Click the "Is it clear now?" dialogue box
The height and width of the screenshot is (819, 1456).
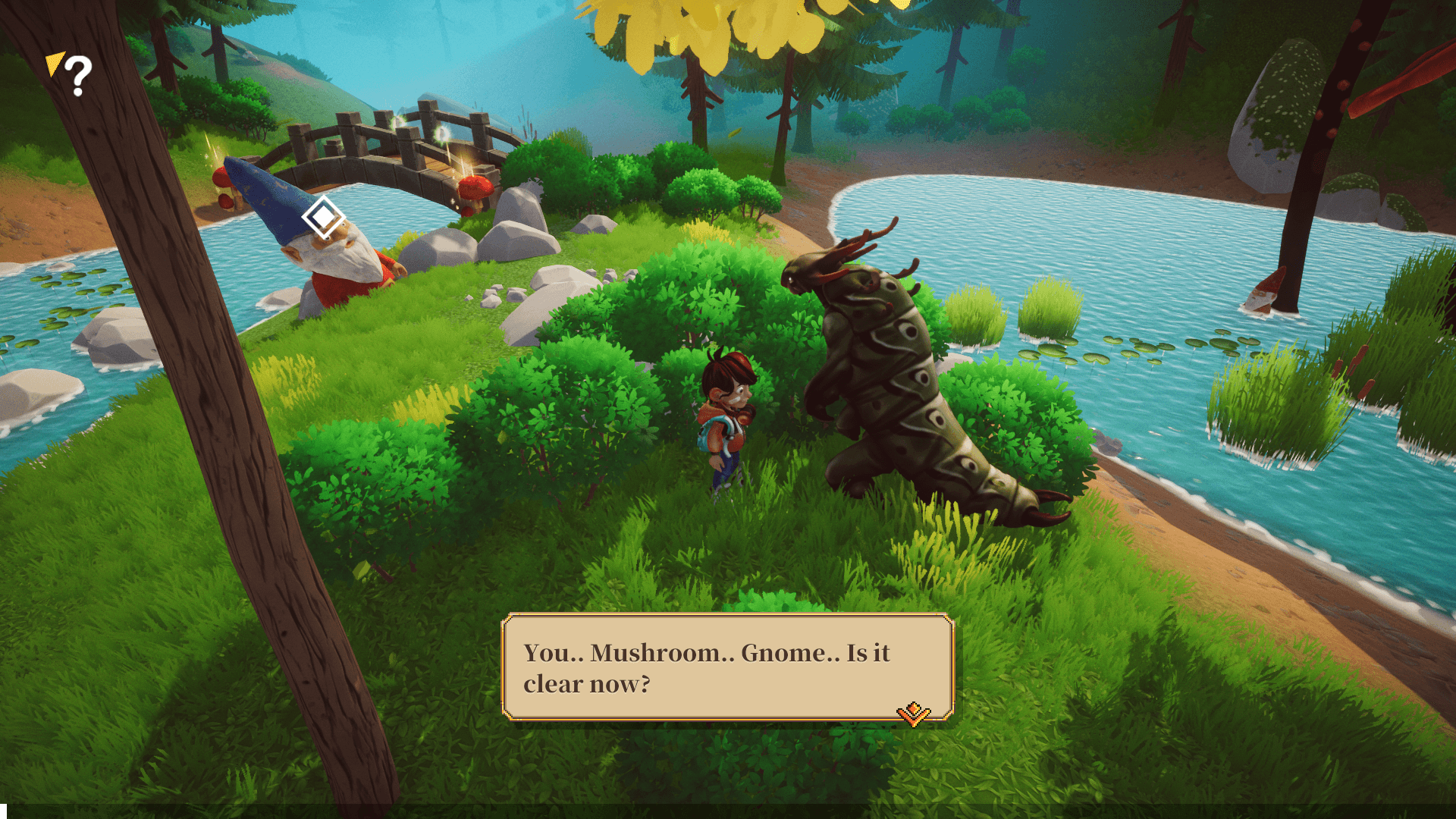click(x=726, y=667)
